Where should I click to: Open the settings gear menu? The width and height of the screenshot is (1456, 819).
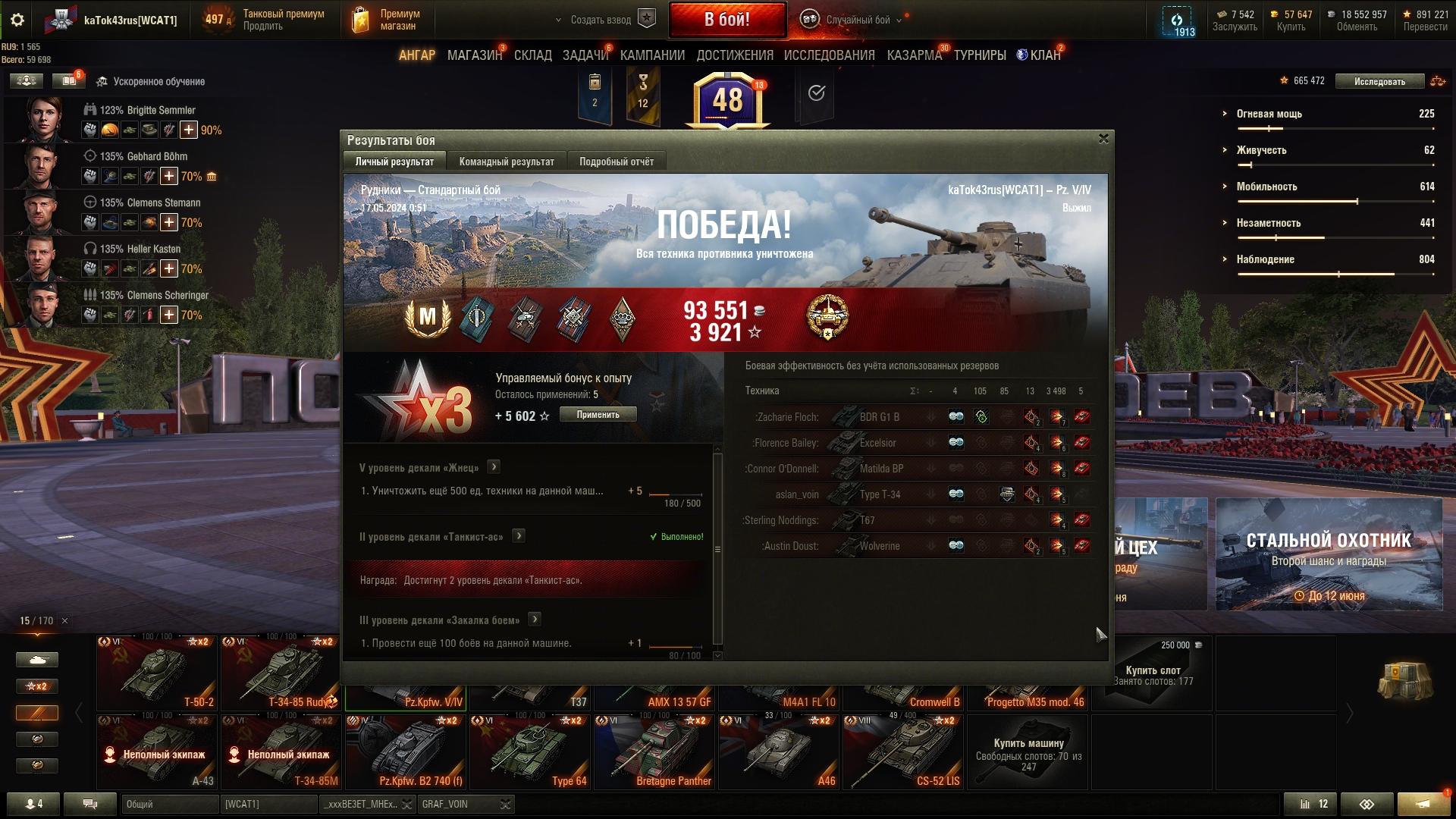[17, 20]
